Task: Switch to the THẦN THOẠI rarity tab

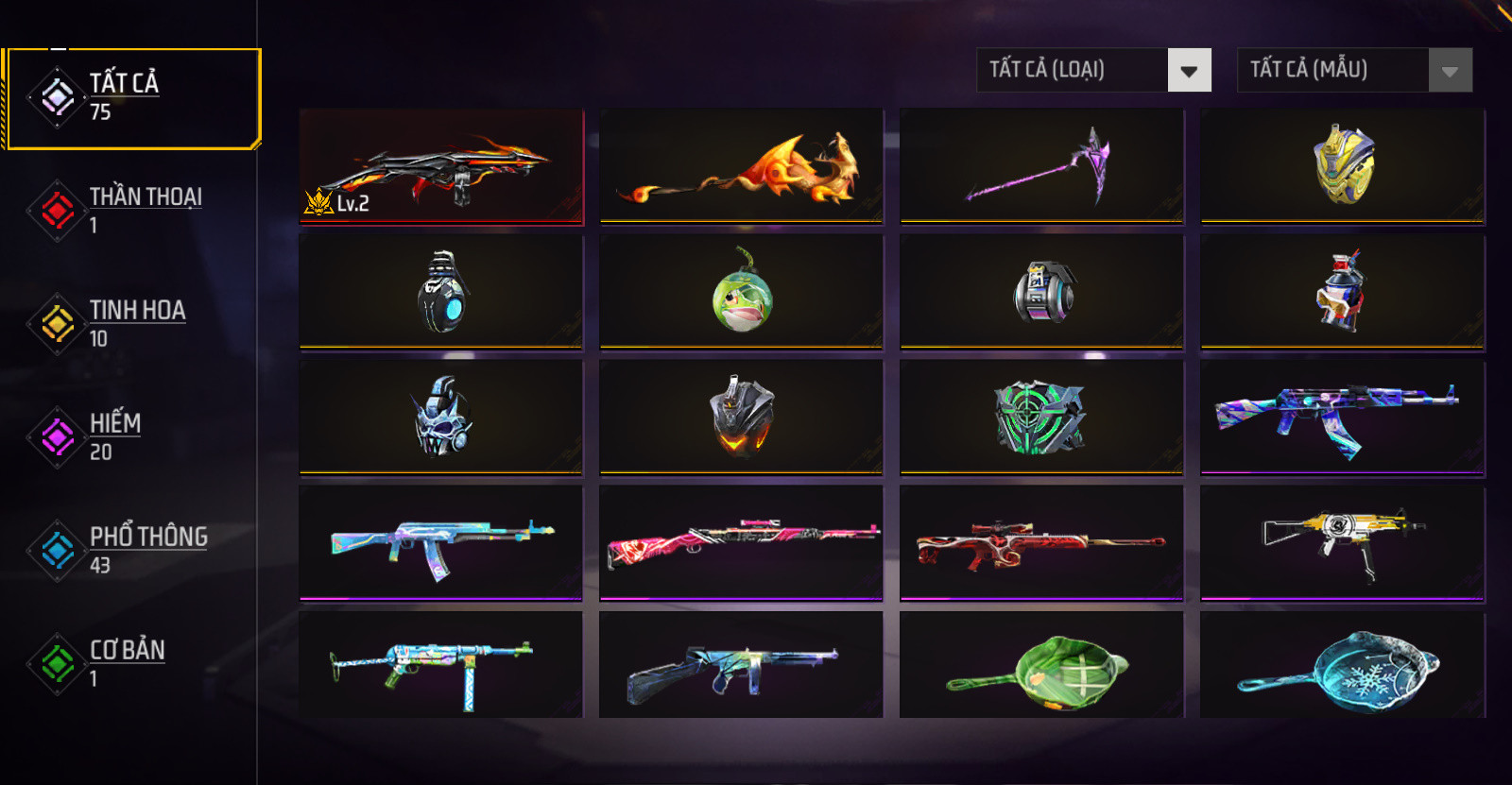Action: (132, 210)
